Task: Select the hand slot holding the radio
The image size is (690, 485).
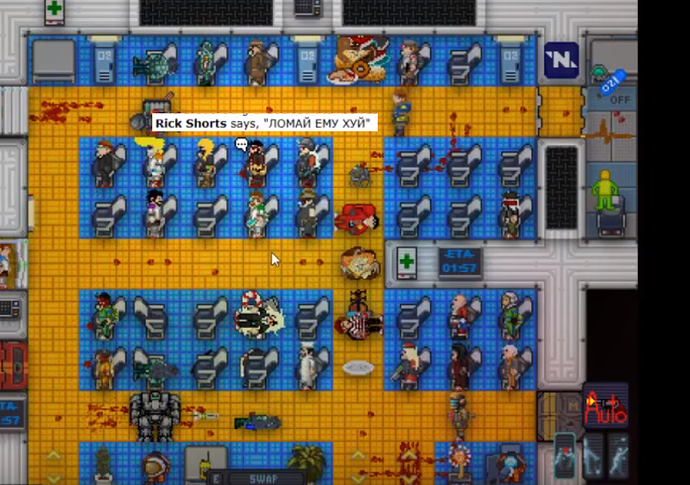Action: (x=205, y=466)
